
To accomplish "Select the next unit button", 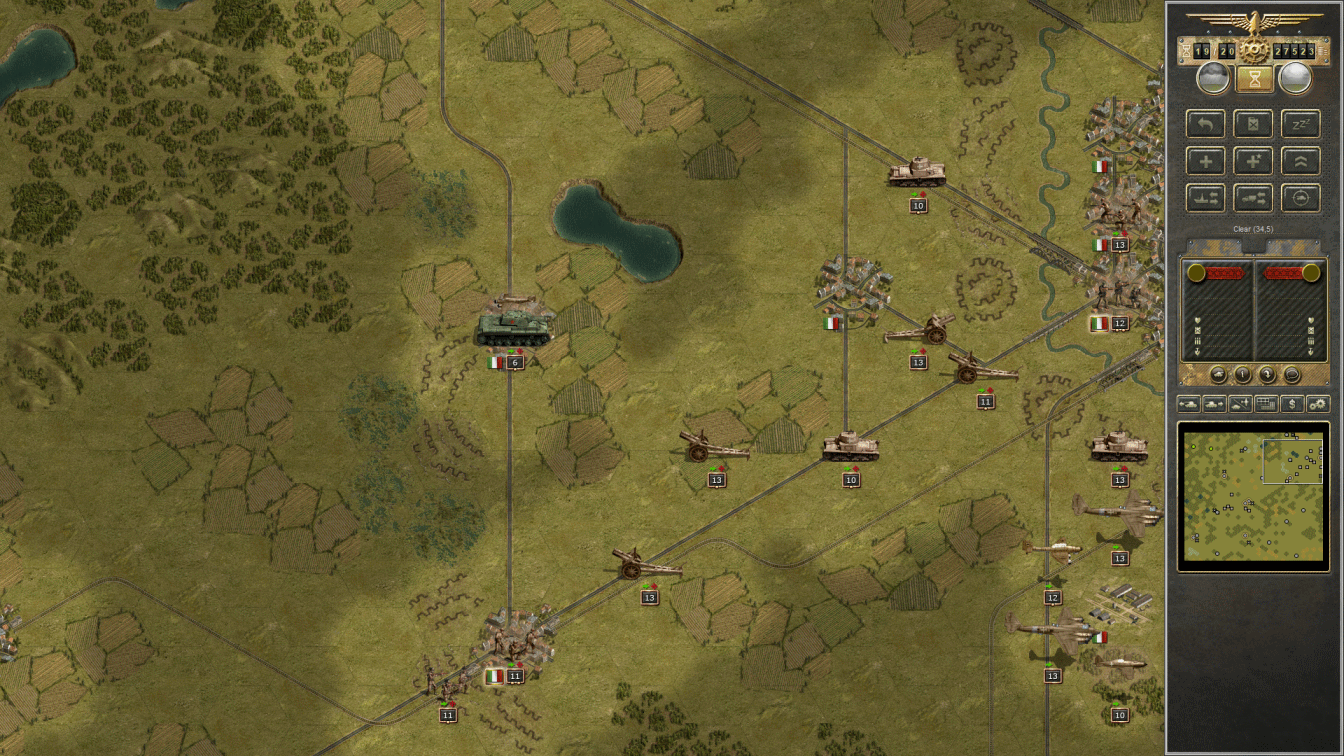I will (x=1214, y=404).
